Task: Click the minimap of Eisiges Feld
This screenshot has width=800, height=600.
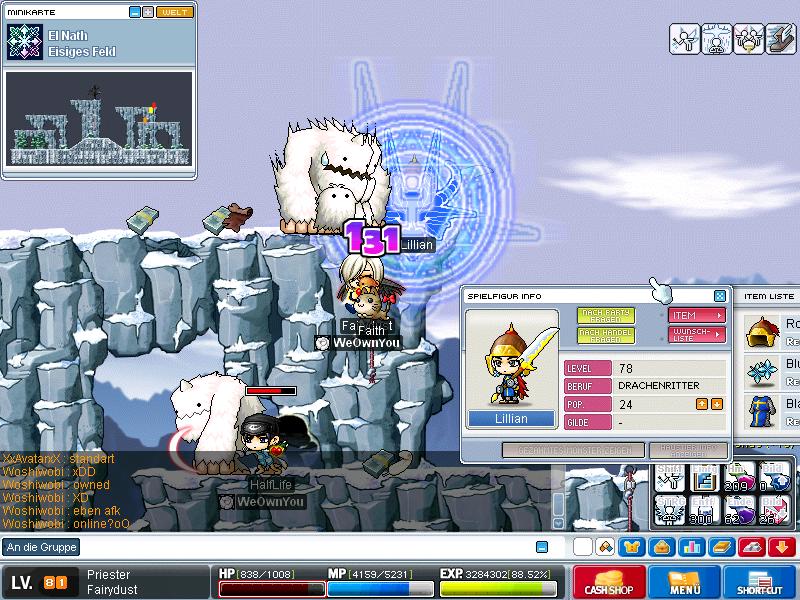Action: tap(98, 119)
